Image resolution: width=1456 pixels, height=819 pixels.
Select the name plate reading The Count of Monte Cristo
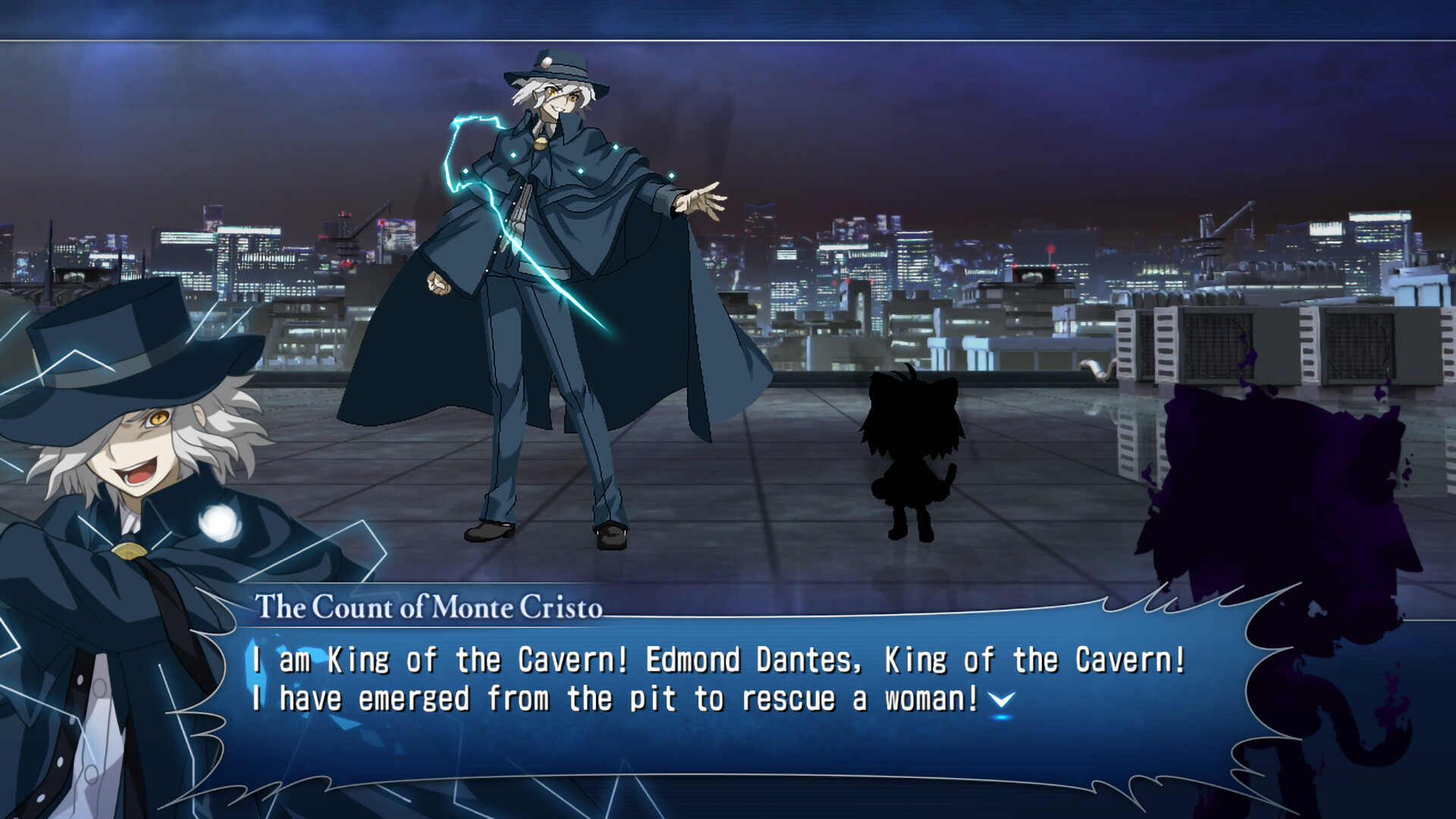tap(428, 607)
